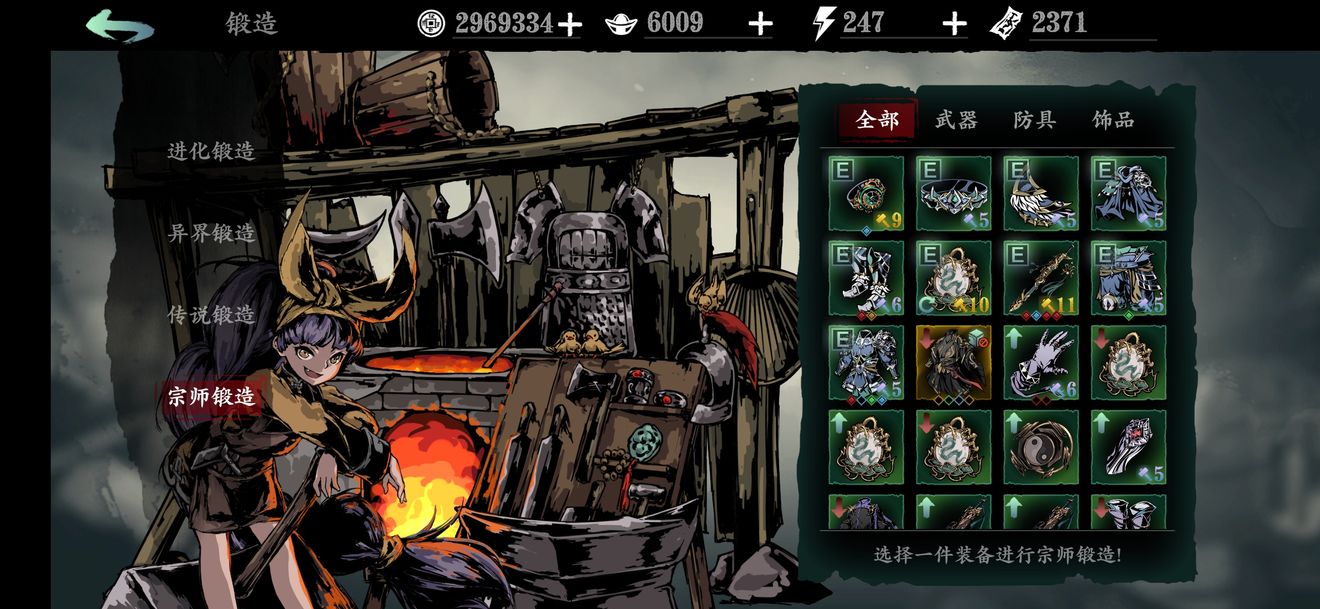The width and height of the screenshot is (1320, 609).
Task: Add more copper coins with the plus button
Action: click(569, 25)
